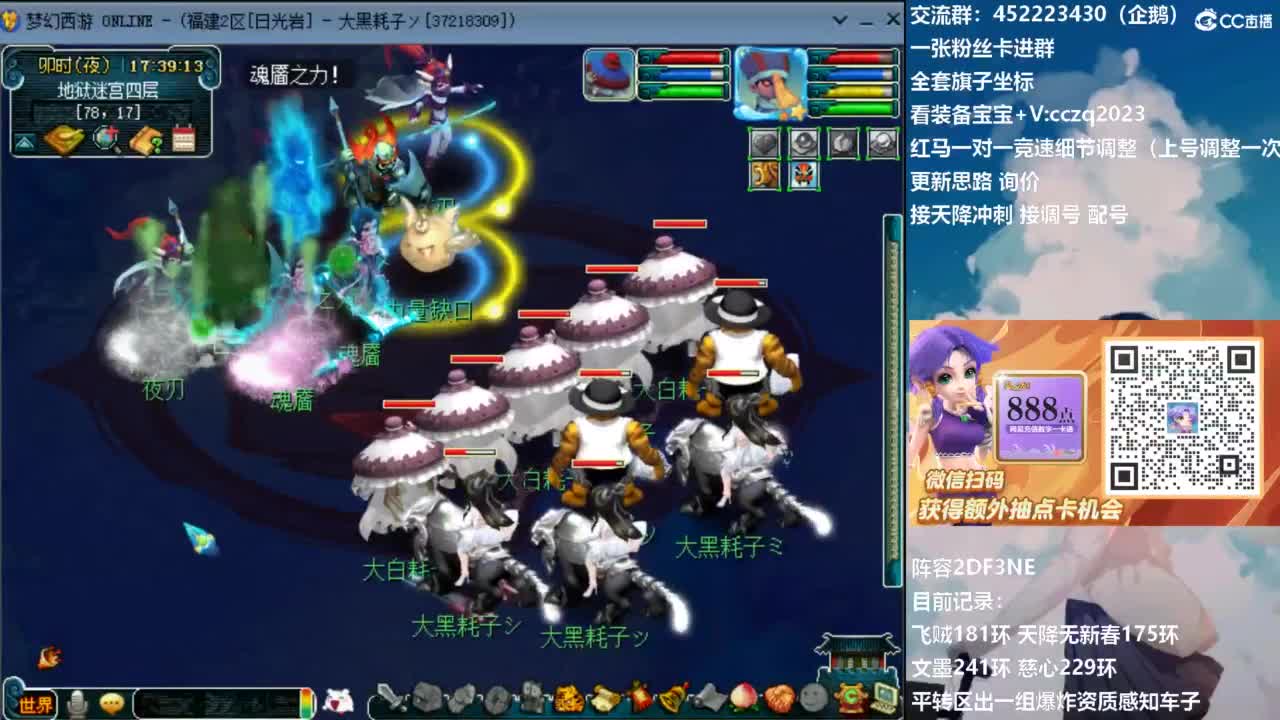Open the quest guide book icon on minimap panel

click(x=148, y=140)
